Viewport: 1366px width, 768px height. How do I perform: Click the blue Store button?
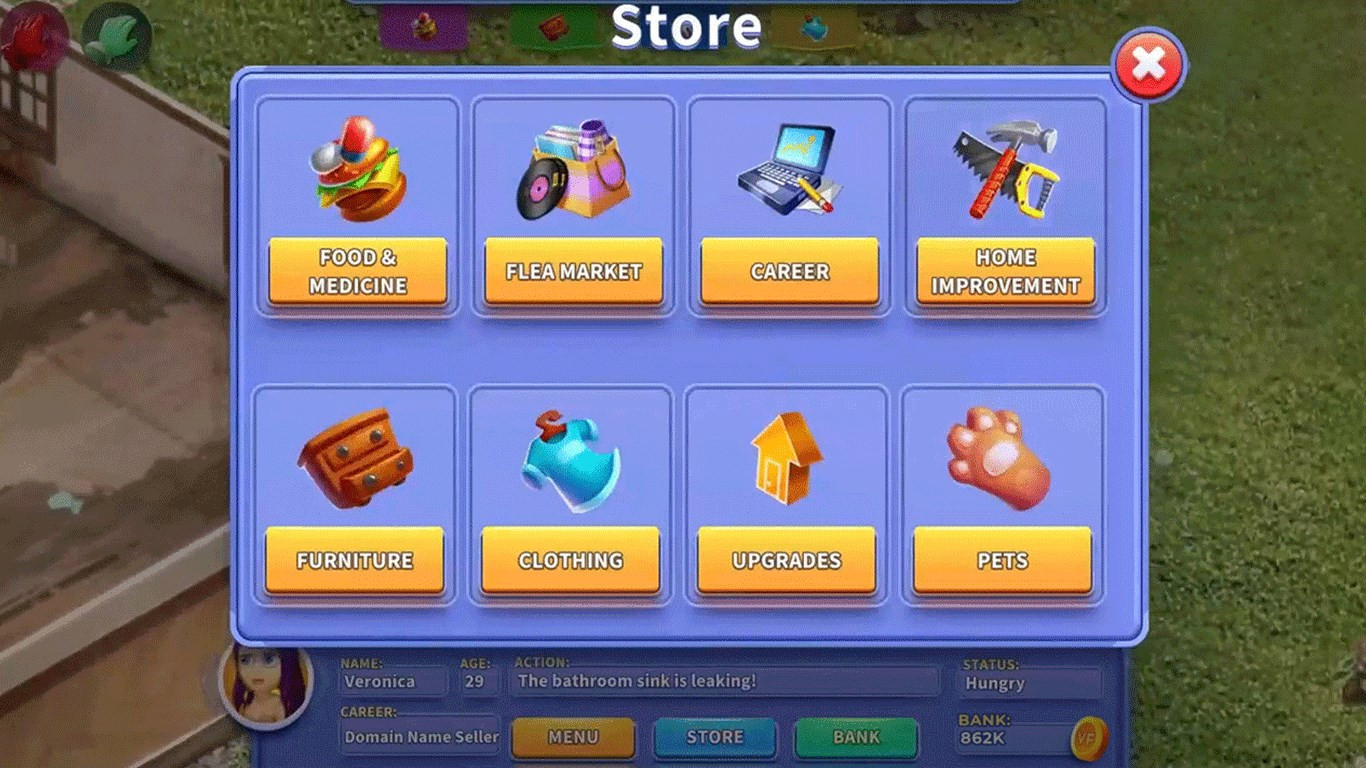[x=715, y=738]
